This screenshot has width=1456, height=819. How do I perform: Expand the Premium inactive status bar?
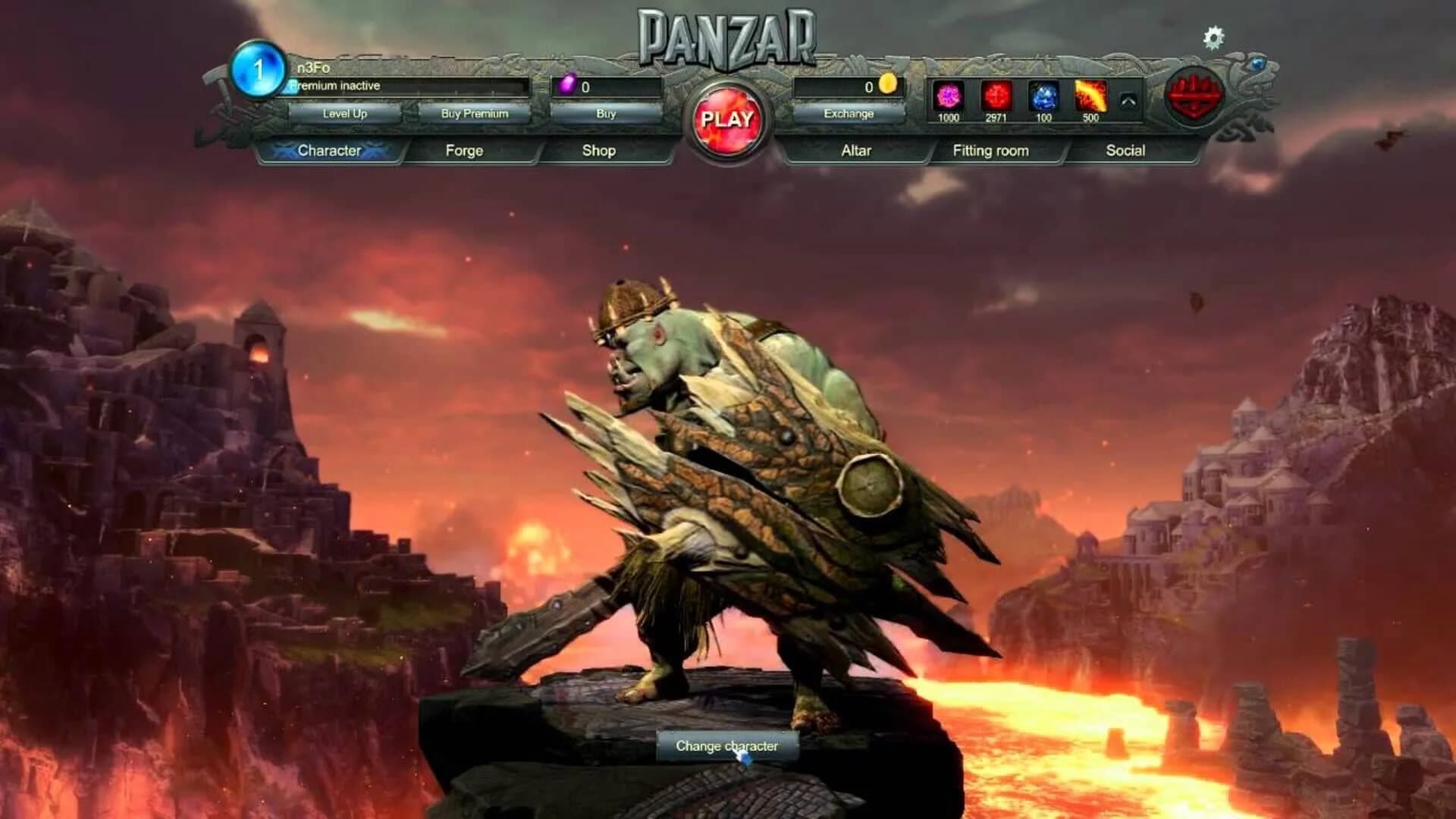click(x=406, y=86)
